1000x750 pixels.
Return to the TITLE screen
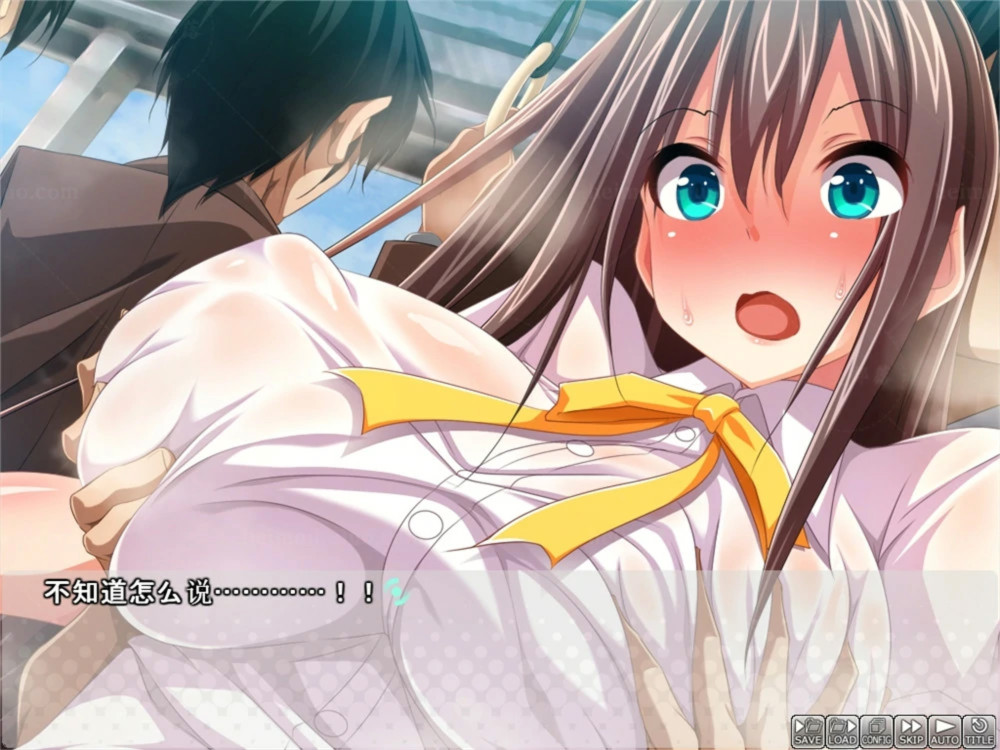pos(979,730)
